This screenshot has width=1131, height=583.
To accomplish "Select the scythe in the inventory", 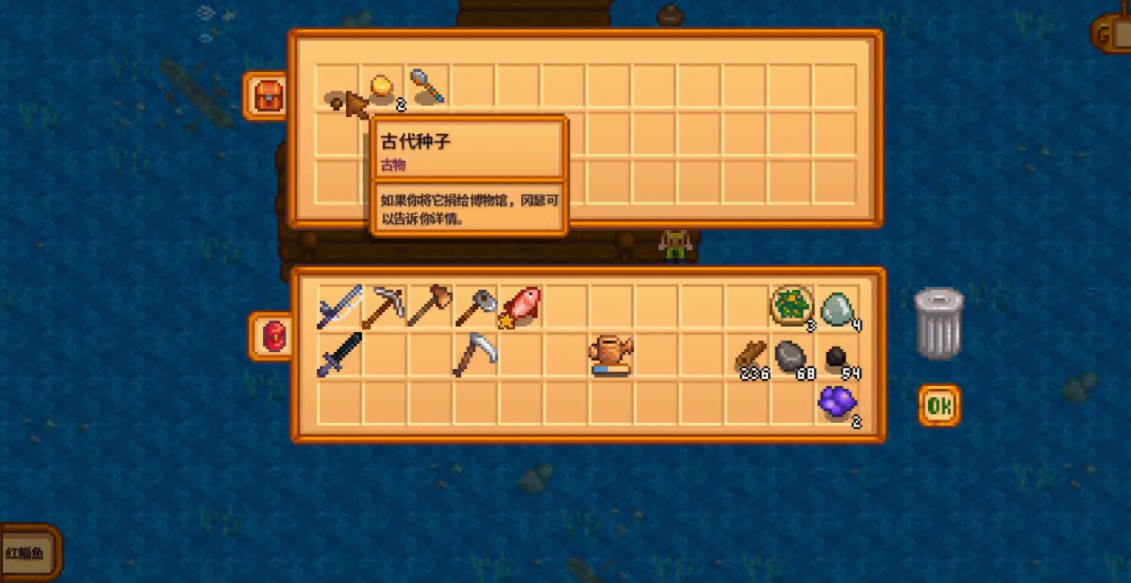I will (474, 355).
